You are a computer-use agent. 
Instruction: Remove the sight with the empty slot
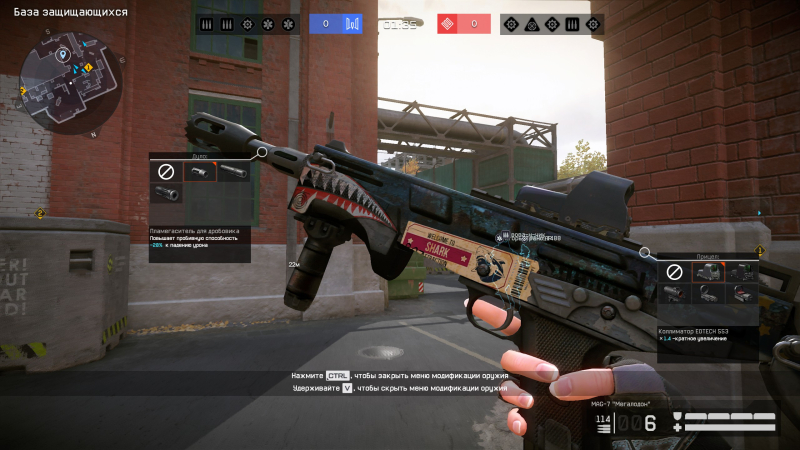tap(675, 271)
